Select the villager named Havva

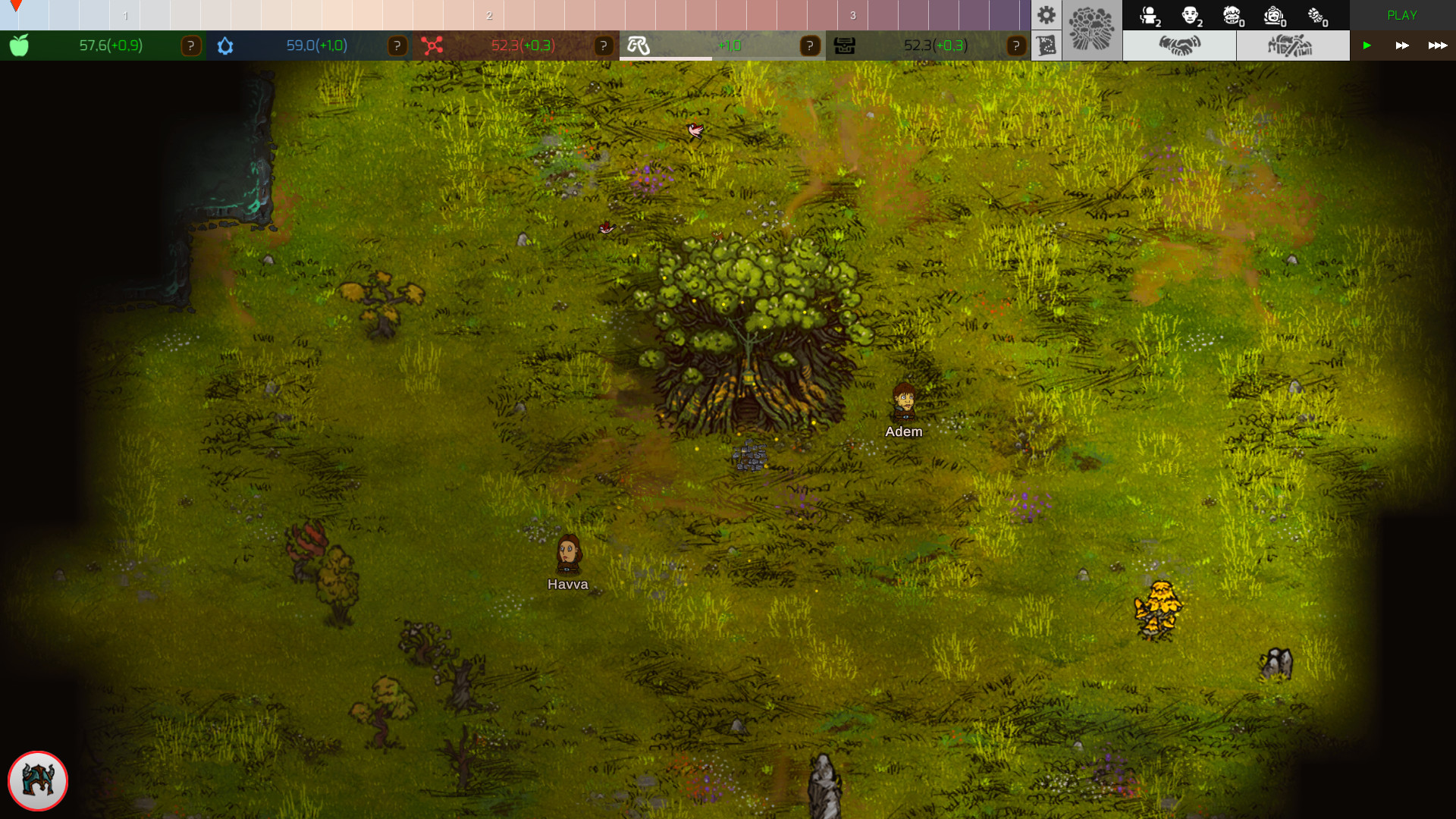pyautogui.click(x=570, y=556)
